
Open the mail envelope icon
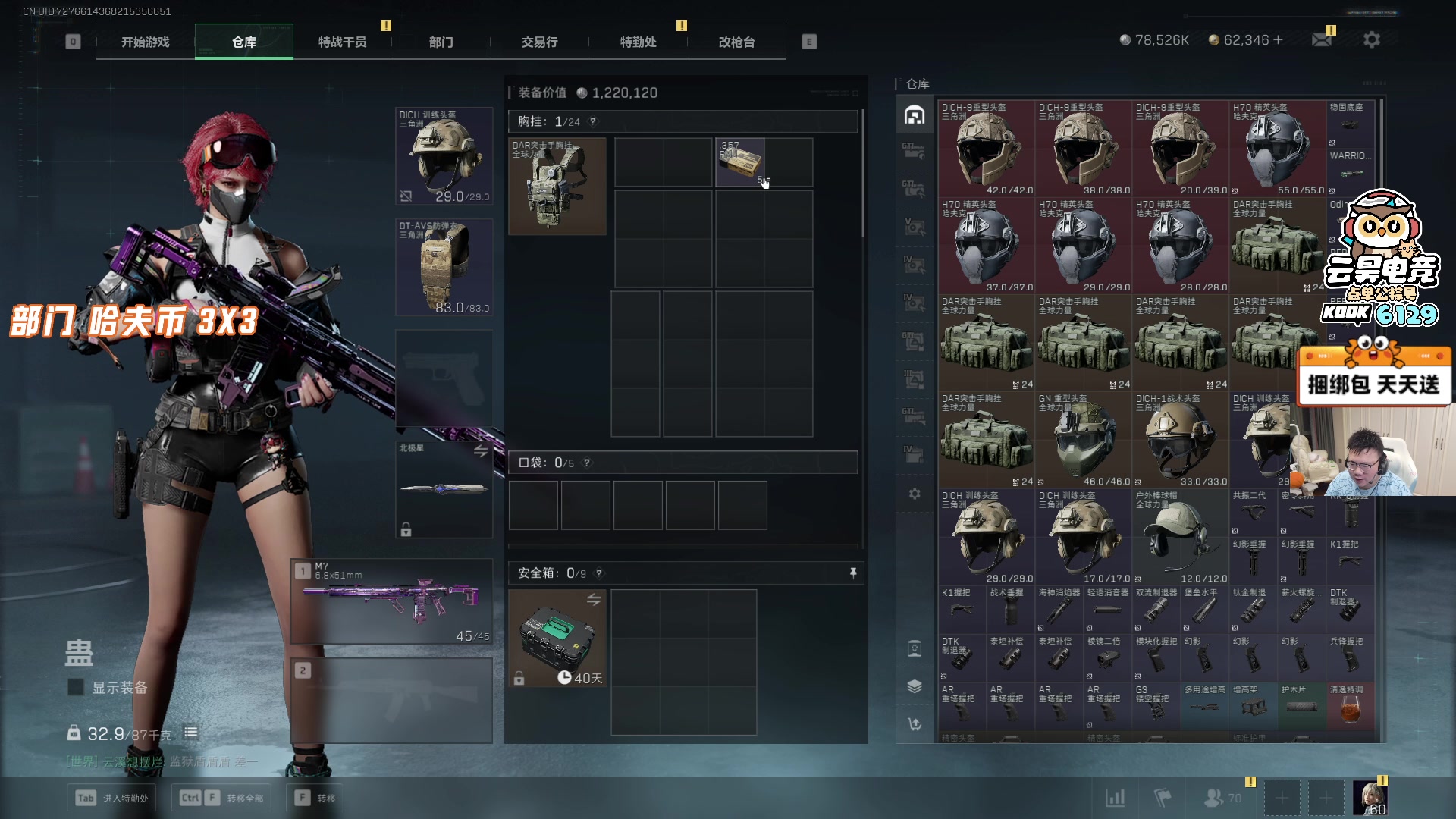1322,39
